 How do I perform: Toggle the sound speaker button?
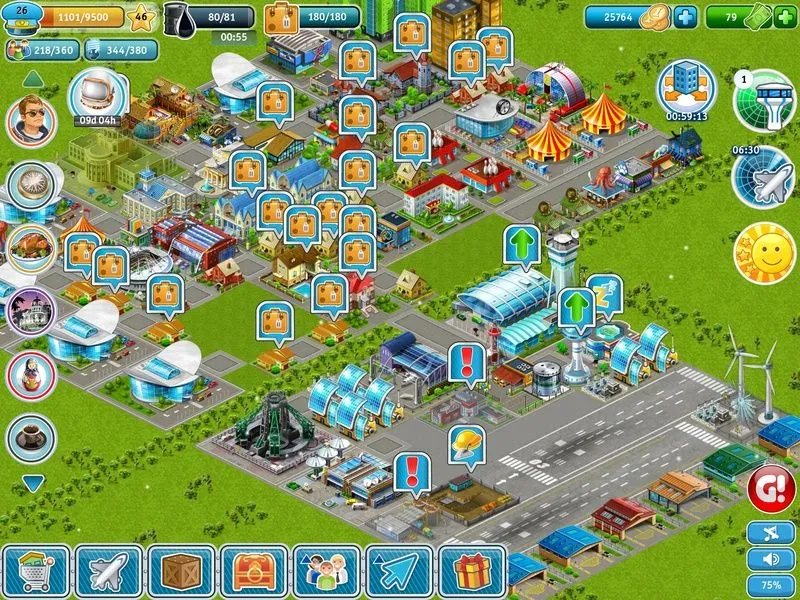click(771, 559)
